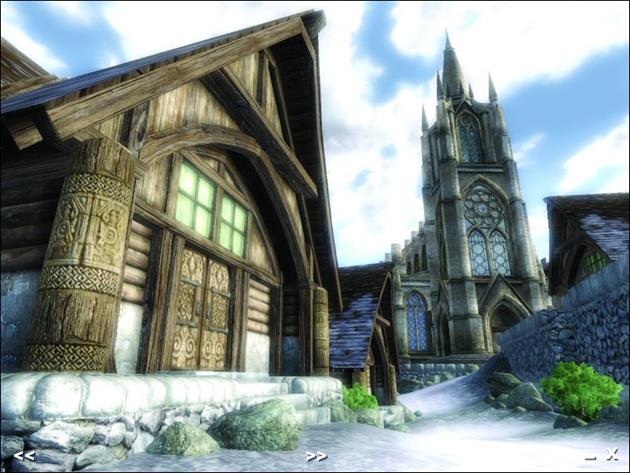630x473 pixels.
Task: Go back with the << arrows
Action: 24,456
